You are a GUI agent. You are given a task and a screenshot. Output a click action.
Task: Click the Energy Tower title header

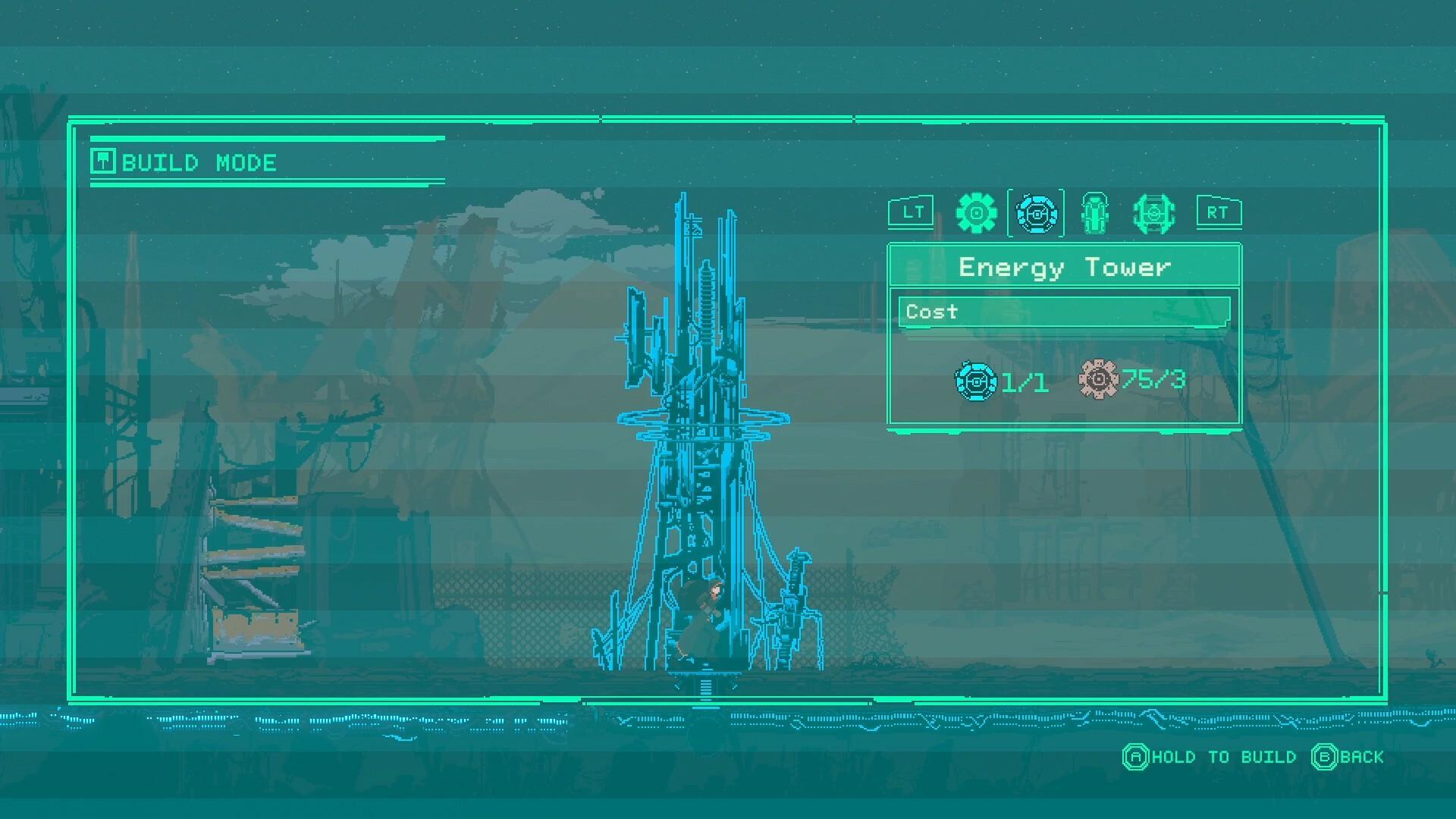point(1065,267)
